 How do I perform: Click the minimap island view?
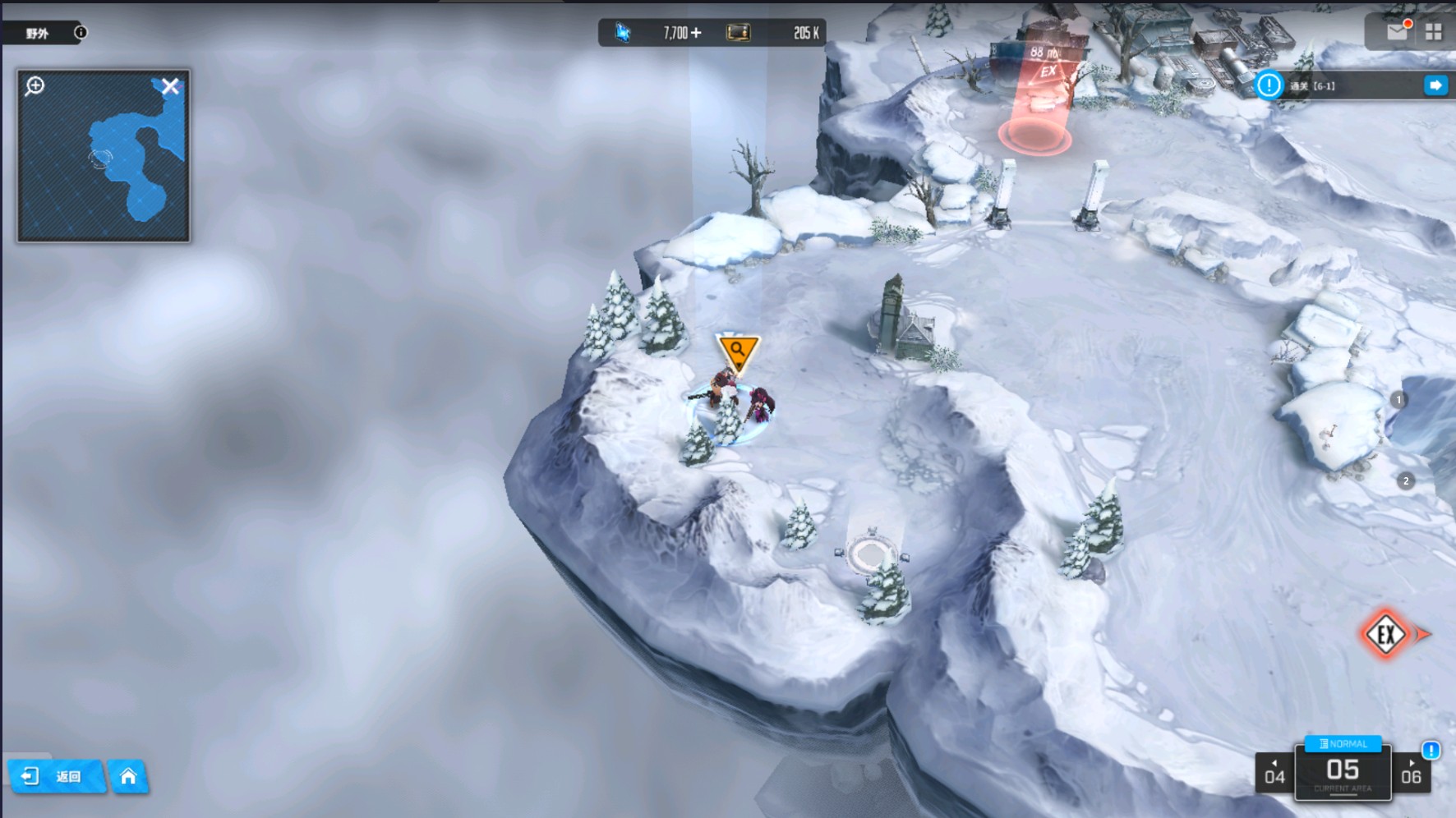131,164
